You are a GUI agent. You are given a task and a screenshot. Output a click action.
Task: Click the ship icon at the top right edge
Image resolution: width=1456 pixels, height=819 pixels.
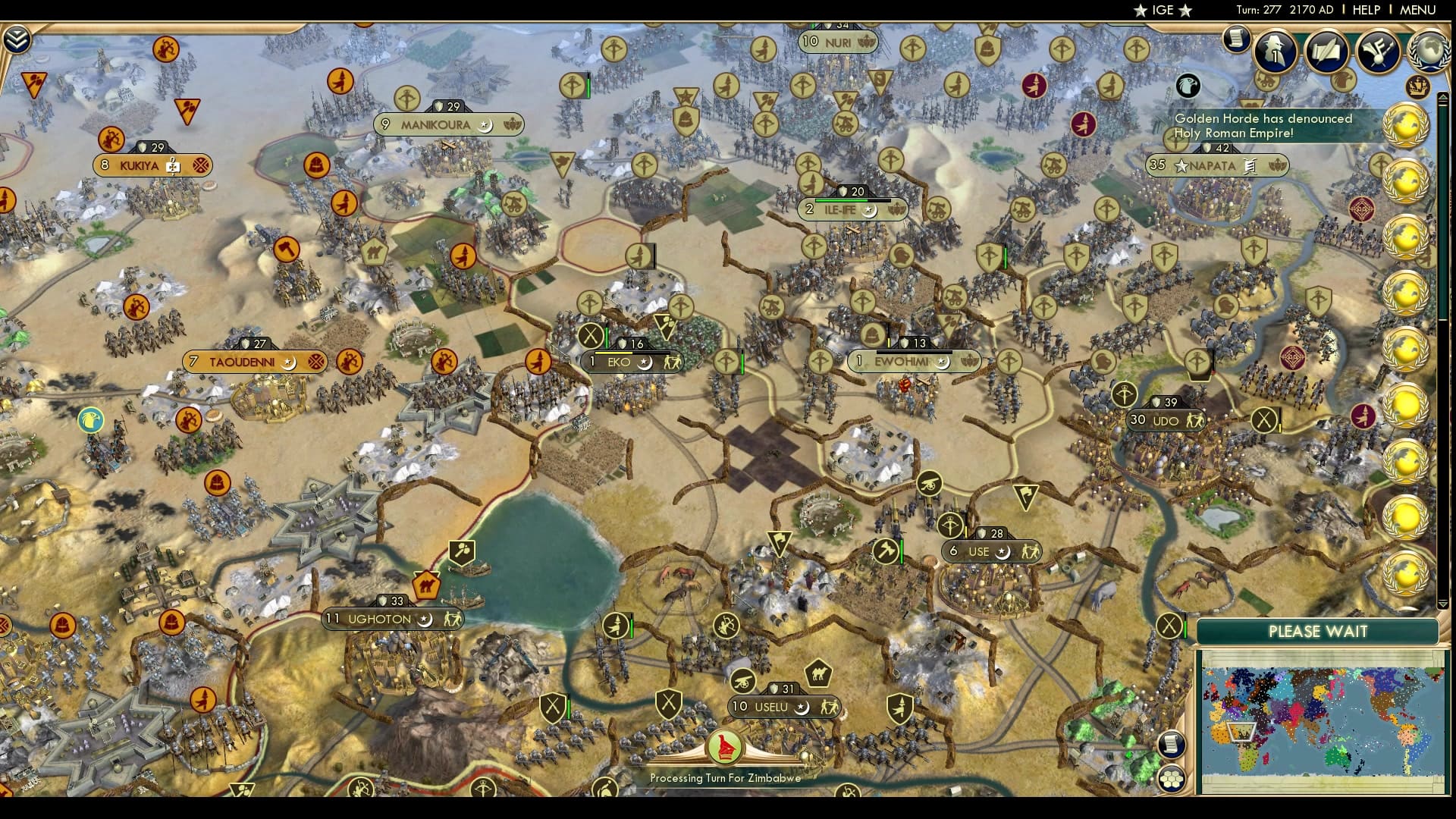(x=1419, y=85)
